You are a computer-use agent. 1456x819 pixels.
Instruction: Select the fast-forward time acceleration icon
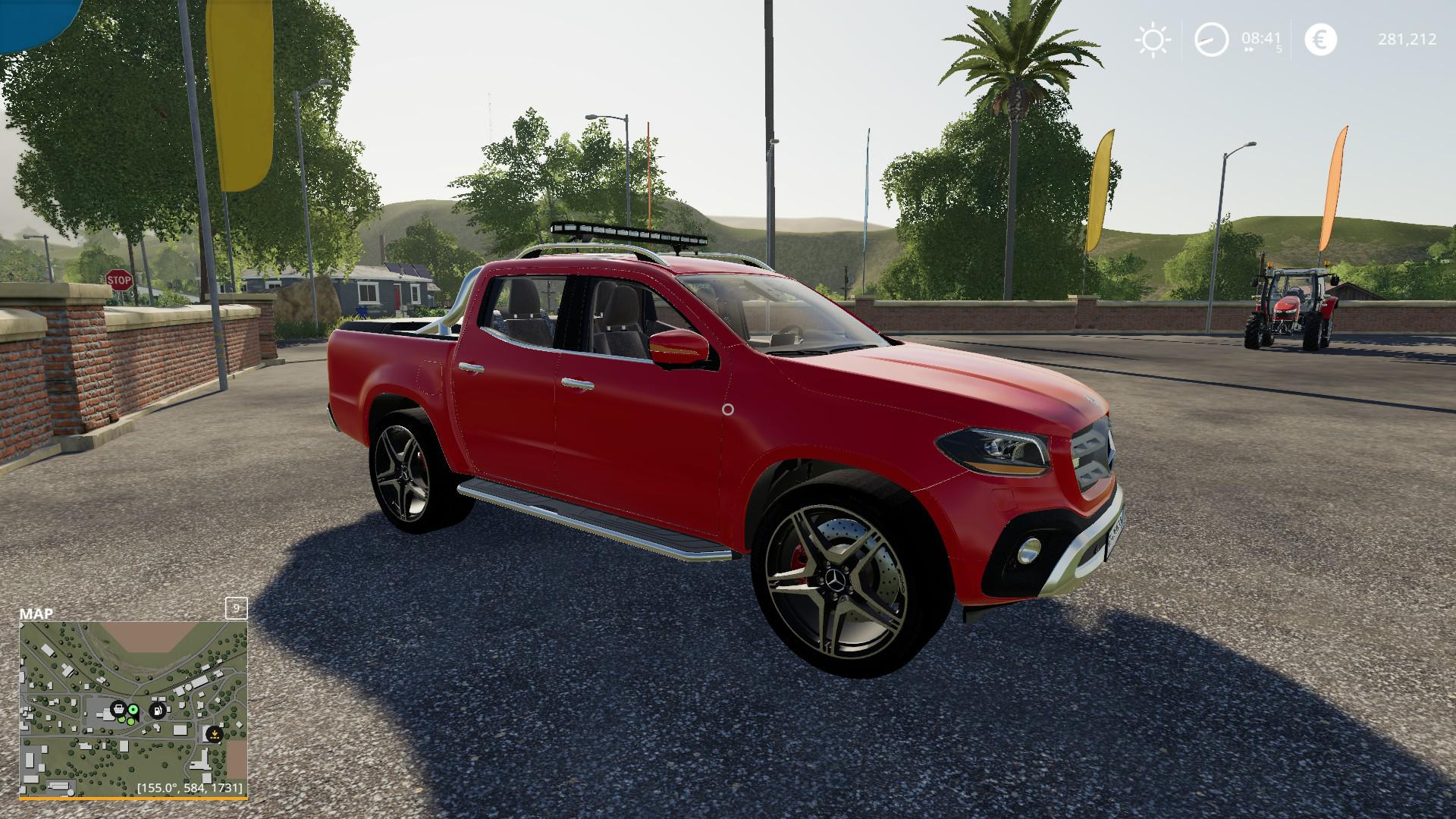pyautogui.click(x=1249, y=49)
